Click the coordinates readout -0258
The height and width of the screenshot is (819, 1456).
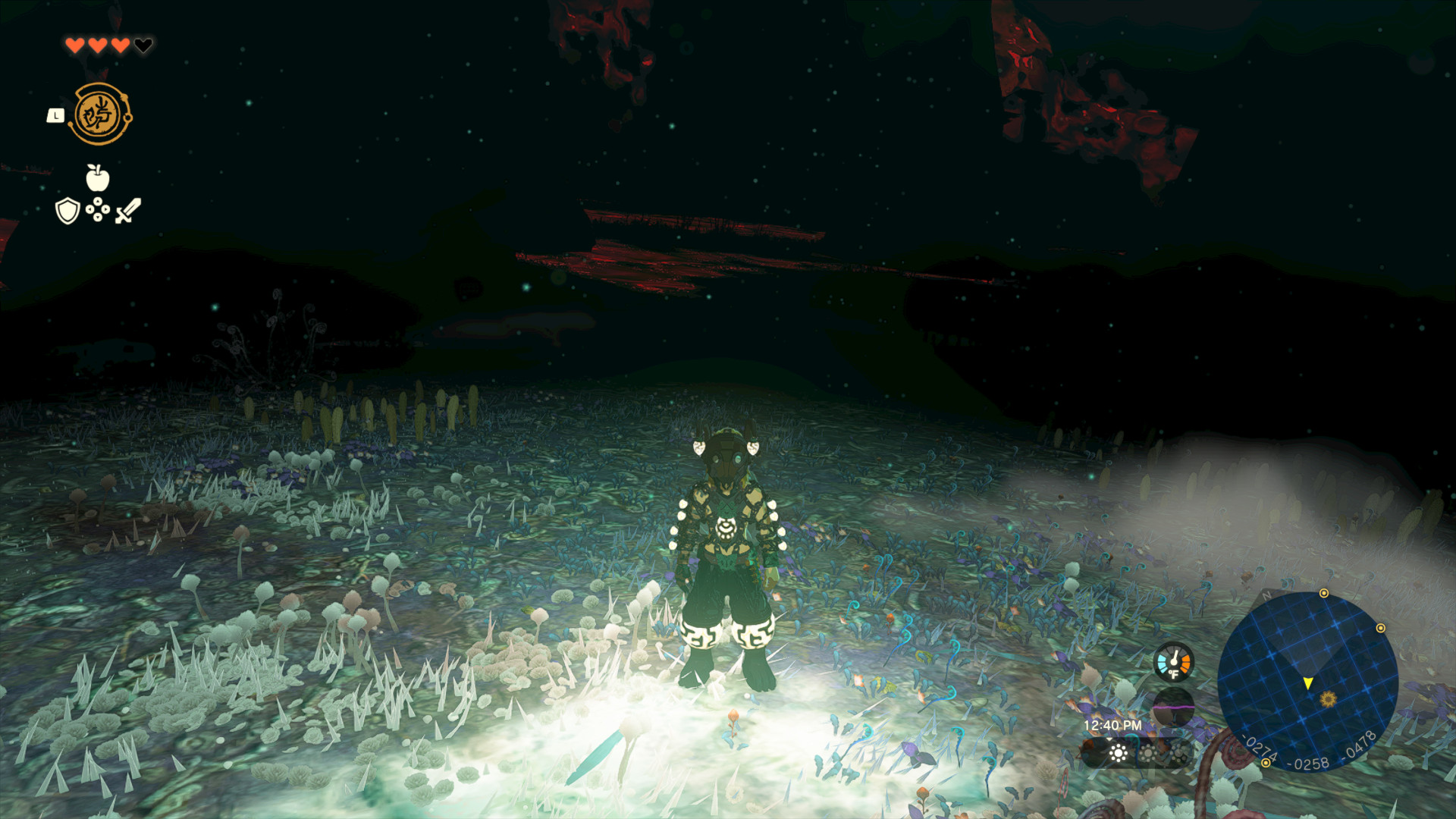pos(1309,763)
